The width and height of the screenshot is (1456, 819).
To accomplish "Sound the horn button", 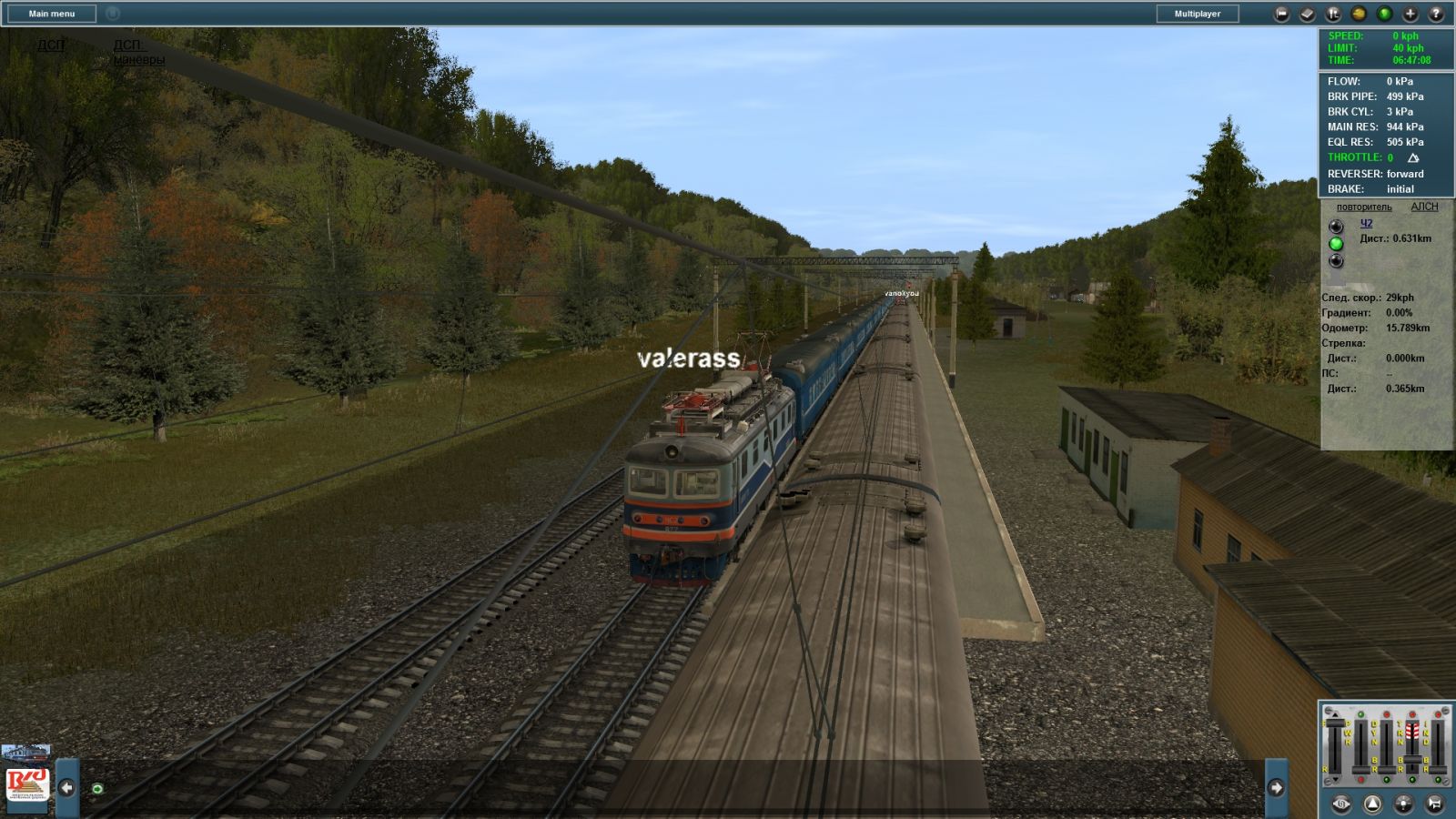I will point(1434,804).
